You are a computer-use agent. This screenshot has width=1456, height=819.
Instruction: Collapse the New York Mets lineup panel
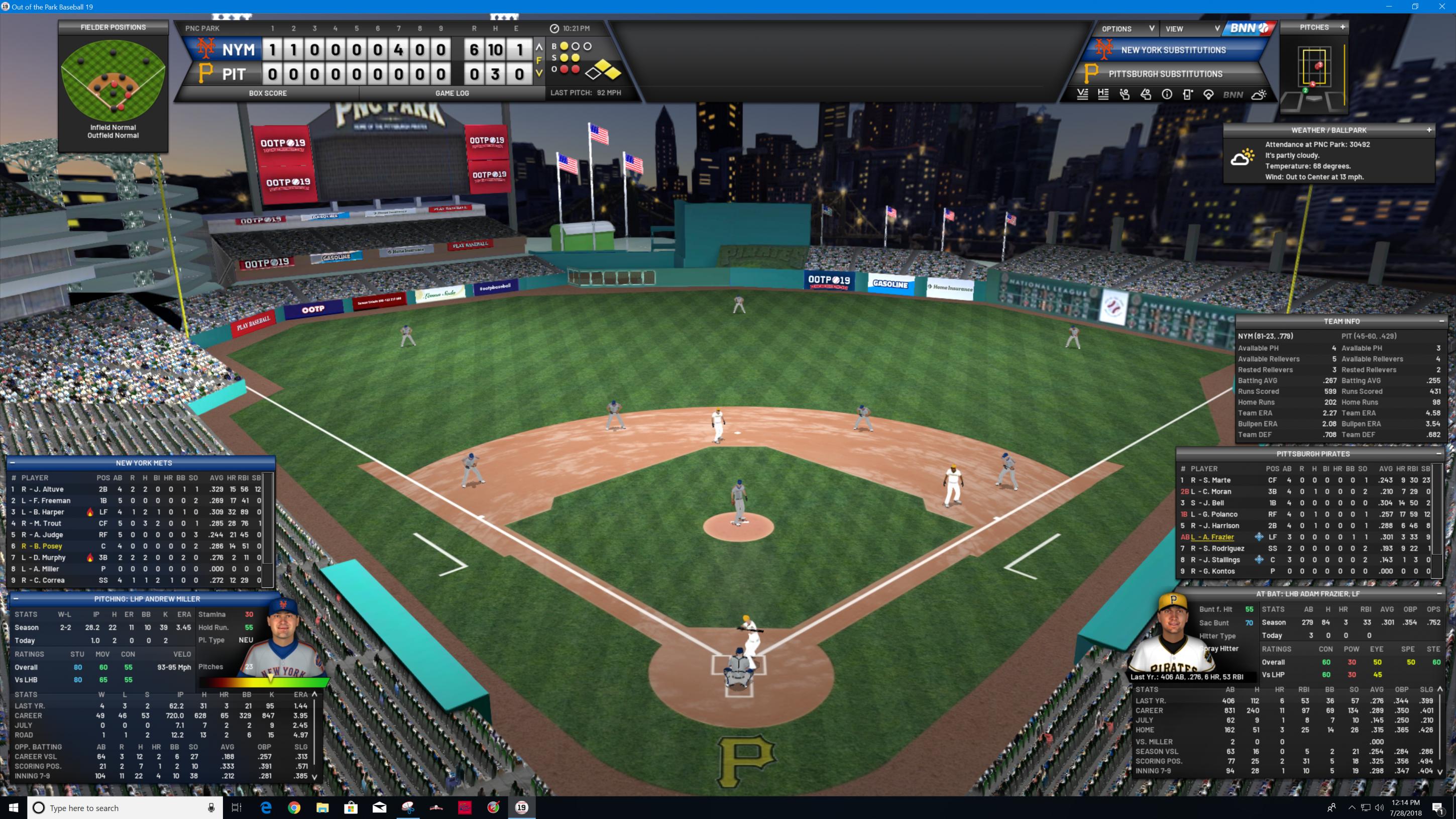pyautogui.click(x=12, y=463)
